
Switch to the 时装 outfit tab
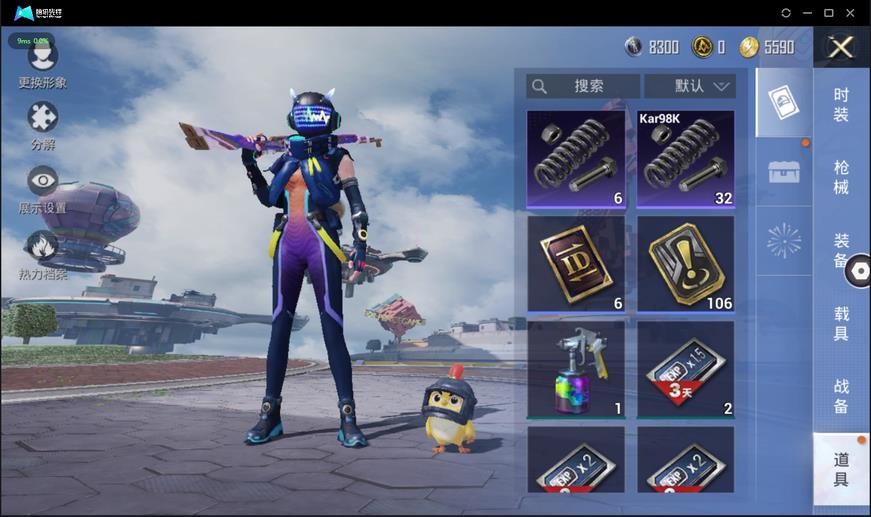pos(841,105)
